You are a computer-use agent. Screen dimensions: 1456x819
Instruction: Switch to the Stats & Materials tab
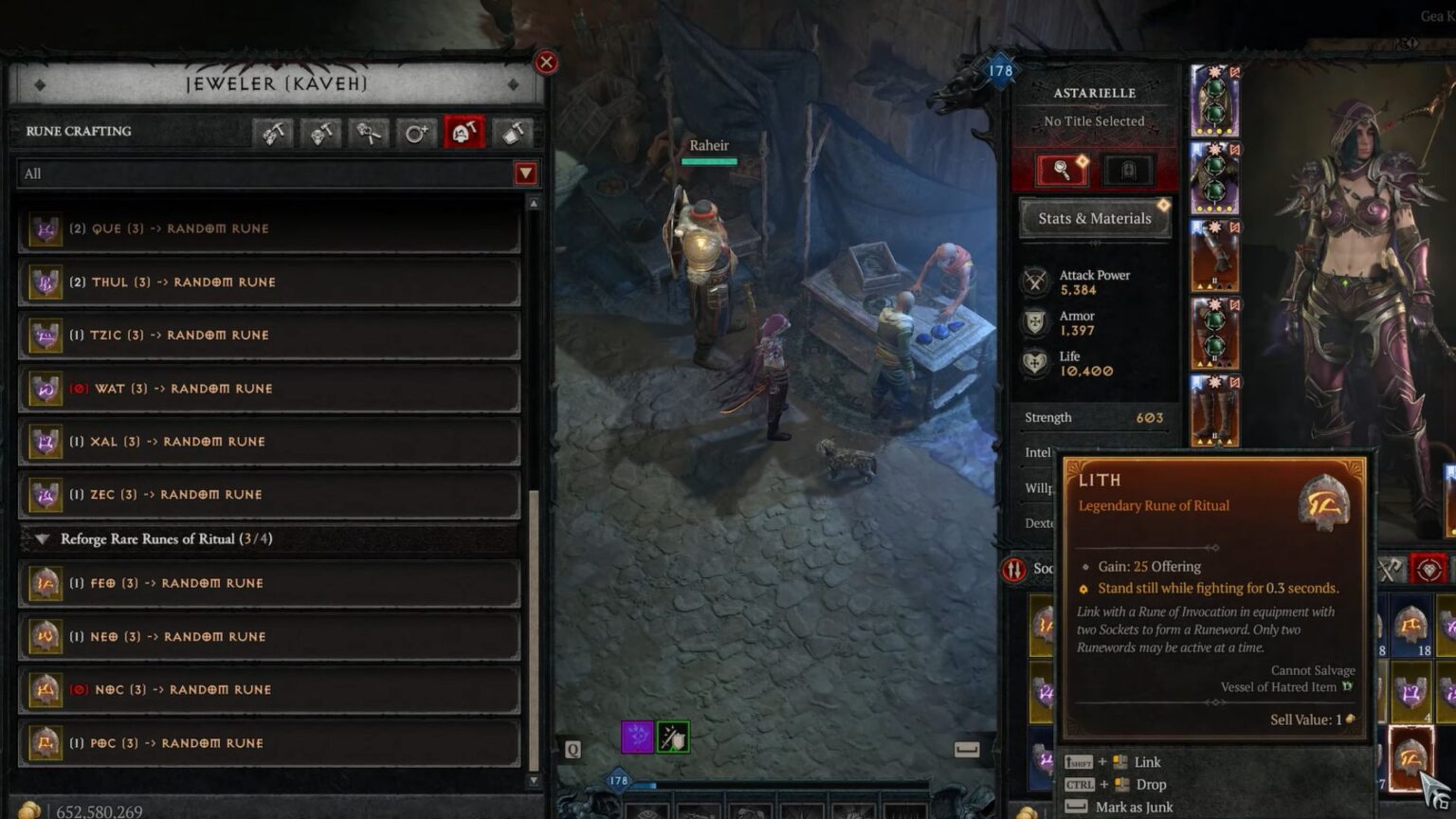pos(1095,218)
